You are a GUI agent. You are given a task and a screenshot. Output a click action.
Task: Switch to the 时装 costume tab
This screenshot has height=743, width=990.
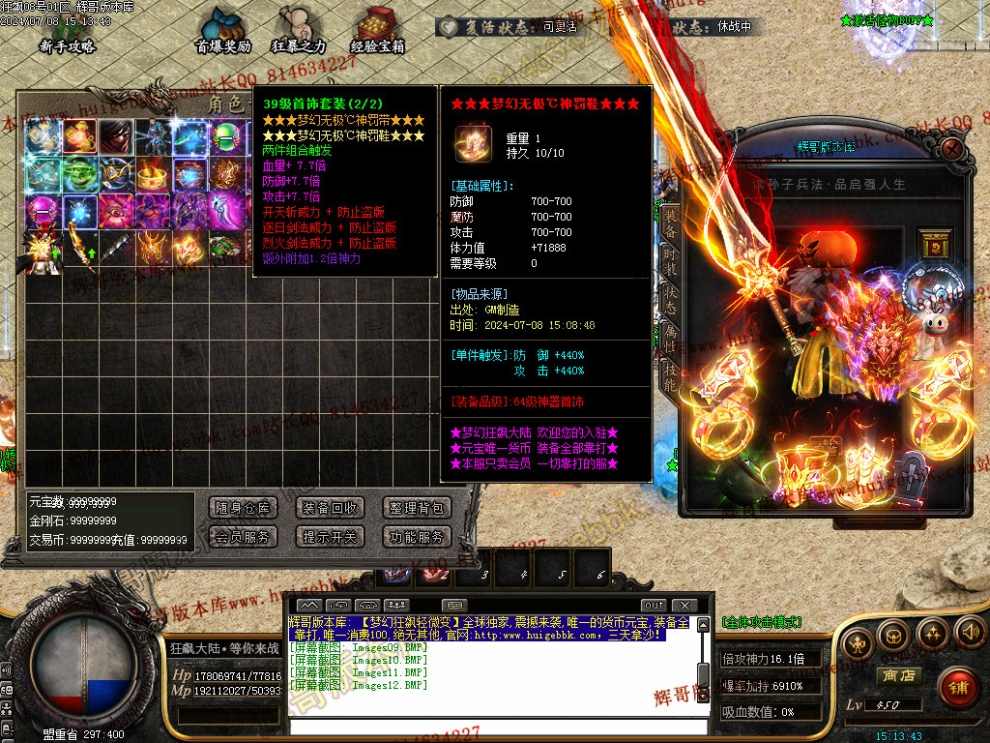click(670, 257)
